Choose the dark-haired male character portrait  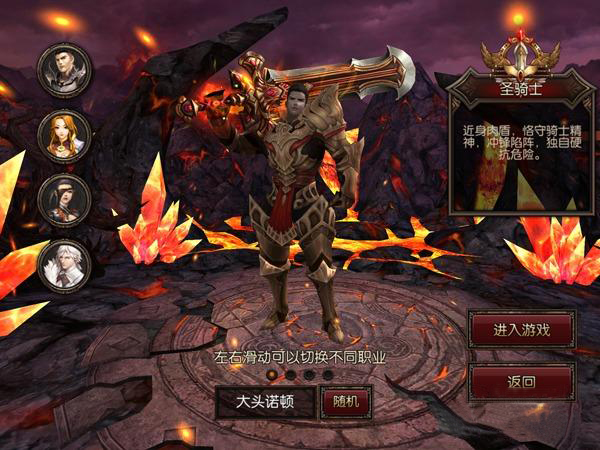[65, 69]
